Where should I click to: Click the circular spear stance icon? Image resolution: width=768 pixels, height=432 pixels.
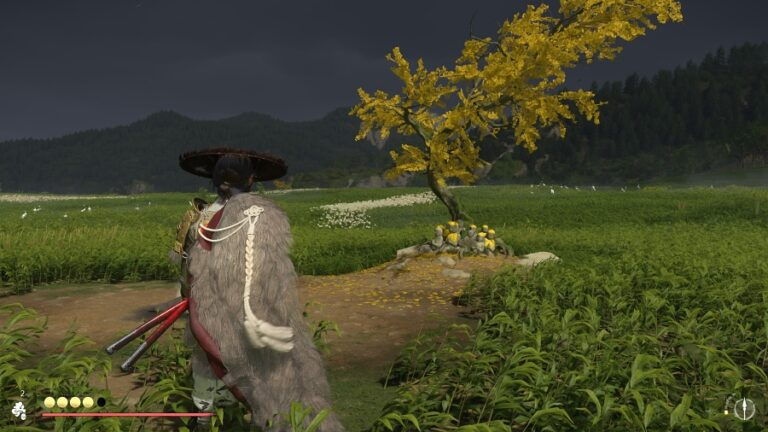point(743,408)
